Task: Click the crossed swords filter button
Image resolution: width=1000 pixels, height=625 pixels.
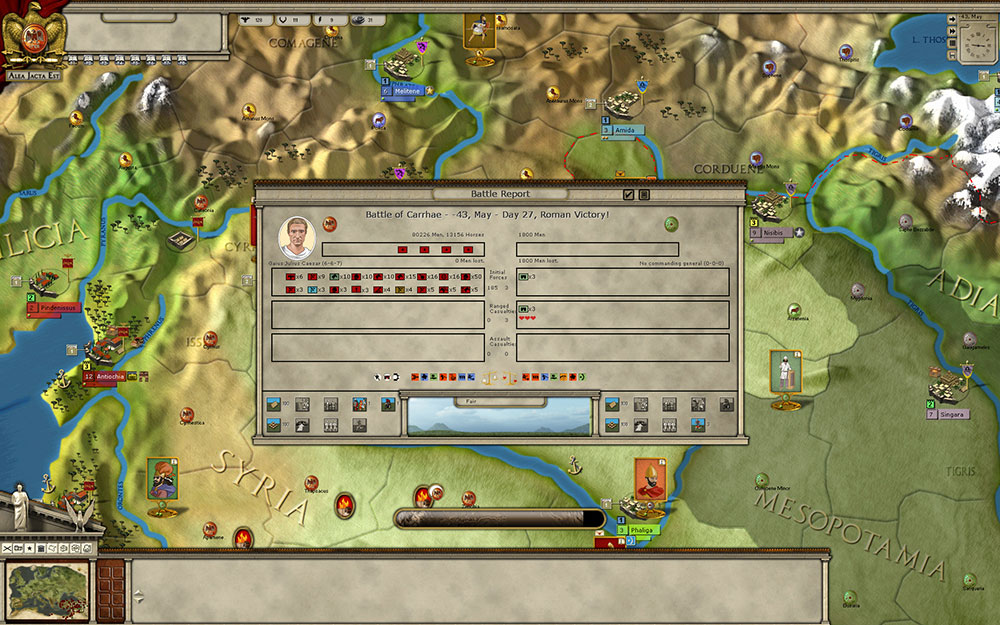Action: point(8,548)
